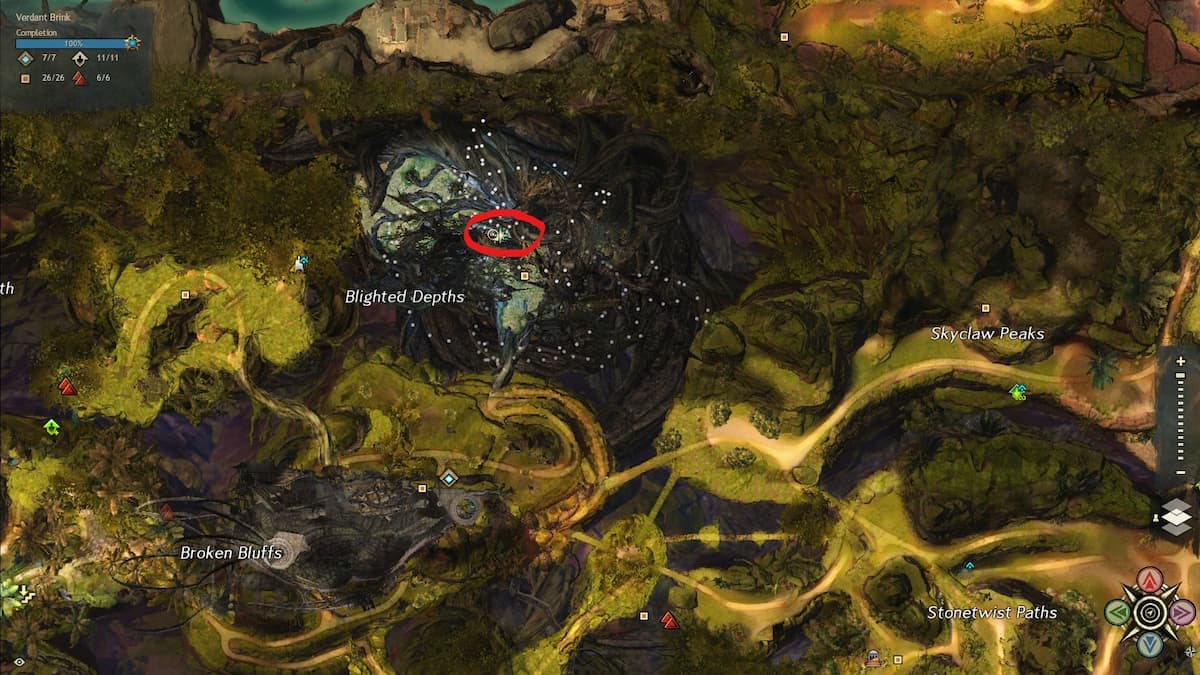Click the red up arrow on compass

(x=1151, y=580)
